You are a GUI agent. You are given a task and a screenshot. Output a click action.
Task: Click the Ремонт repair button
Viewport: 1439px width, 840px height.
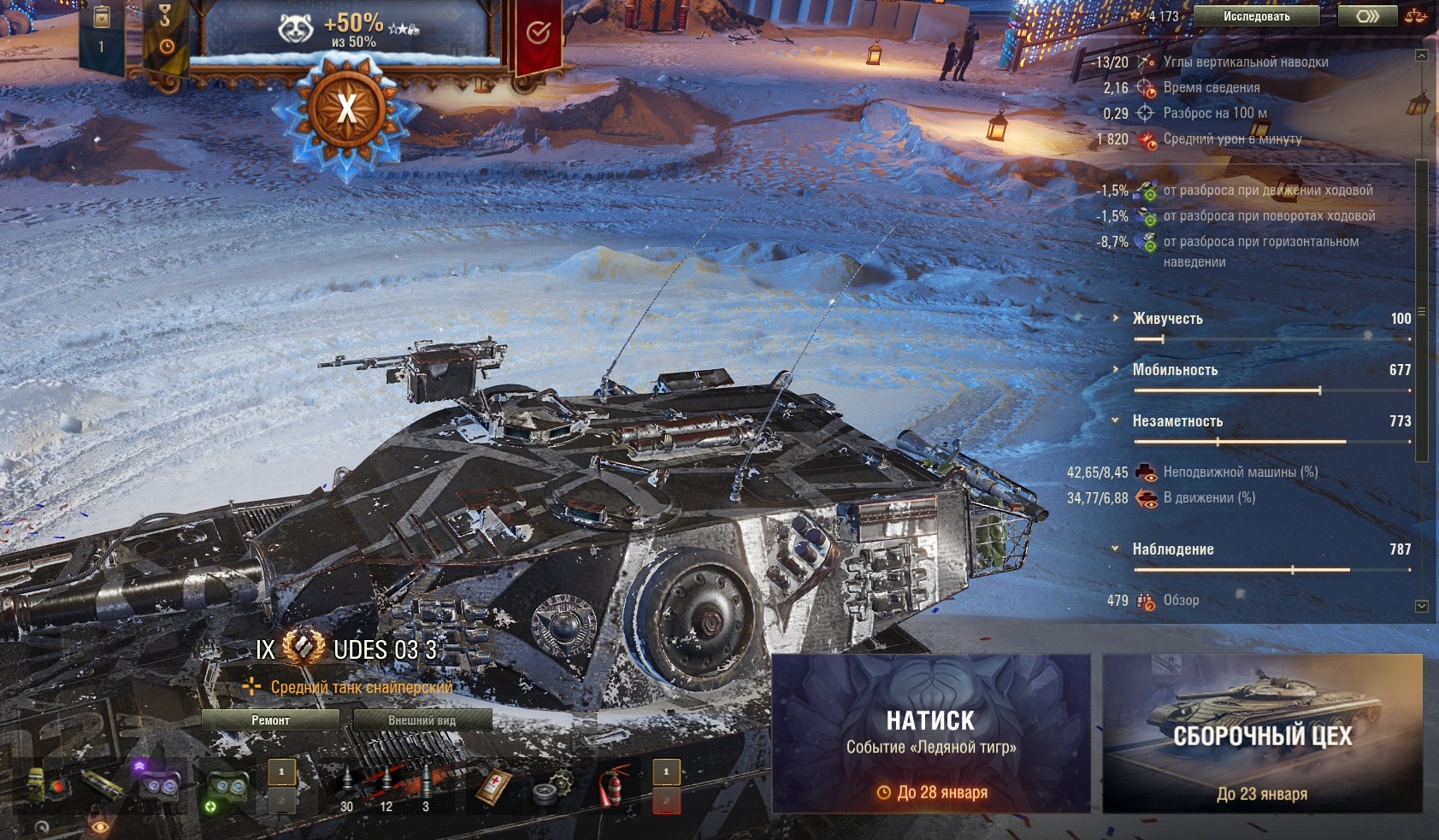click(270, 720)
